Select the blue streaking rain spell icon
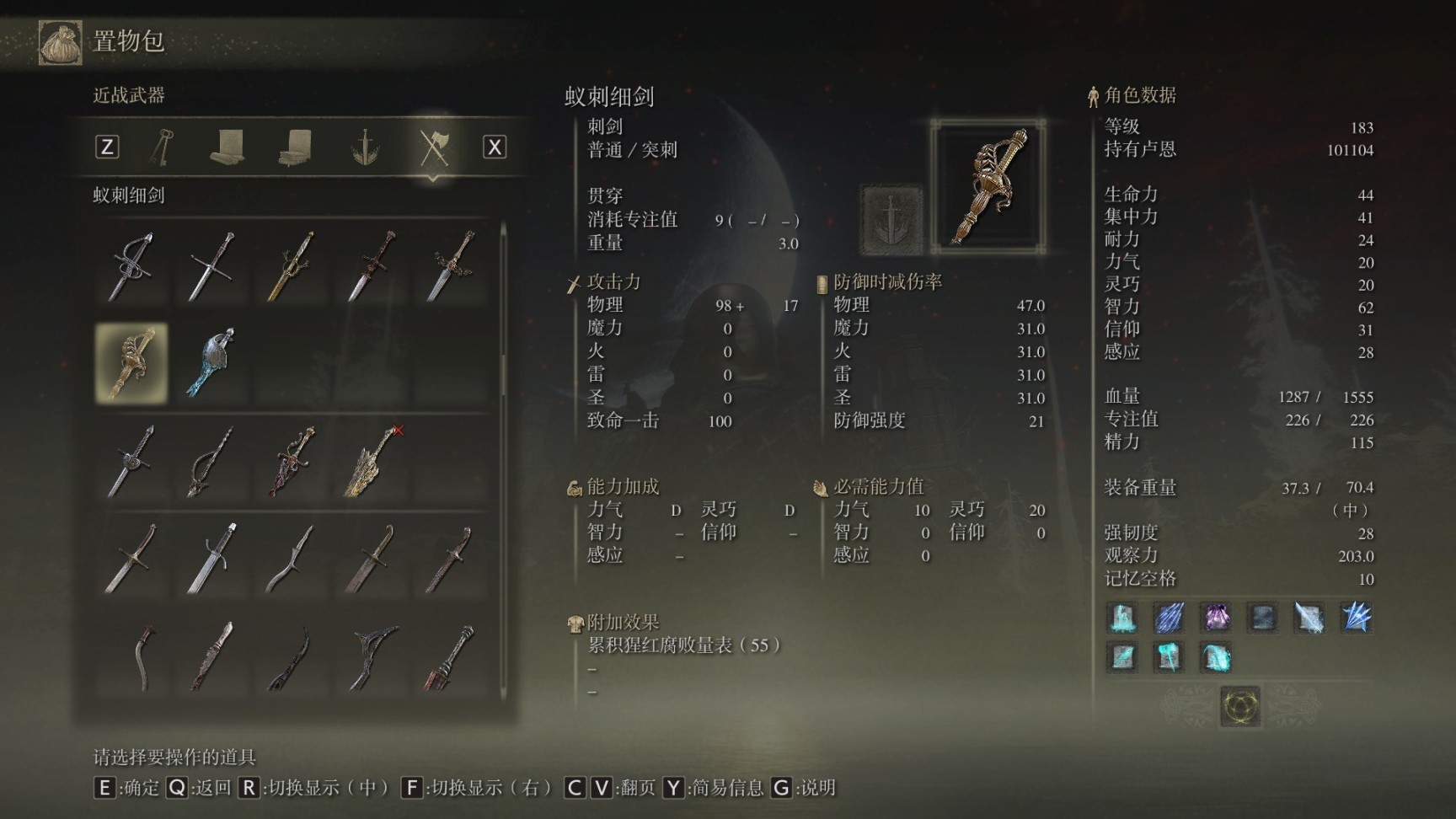This screenshot has width=1456, height=819. [1169, 618]
